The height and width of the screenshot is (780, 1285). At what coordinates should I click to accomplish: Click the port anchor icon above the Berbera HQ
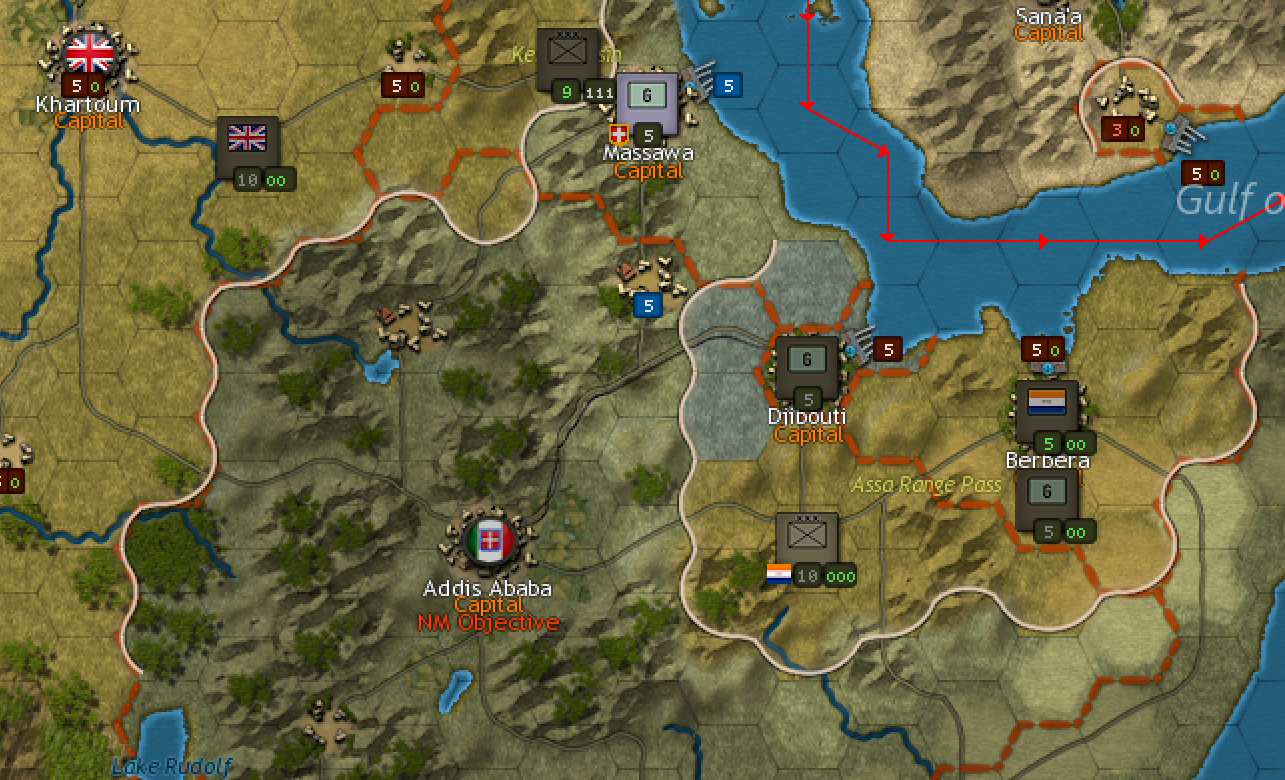point(1047,367)
